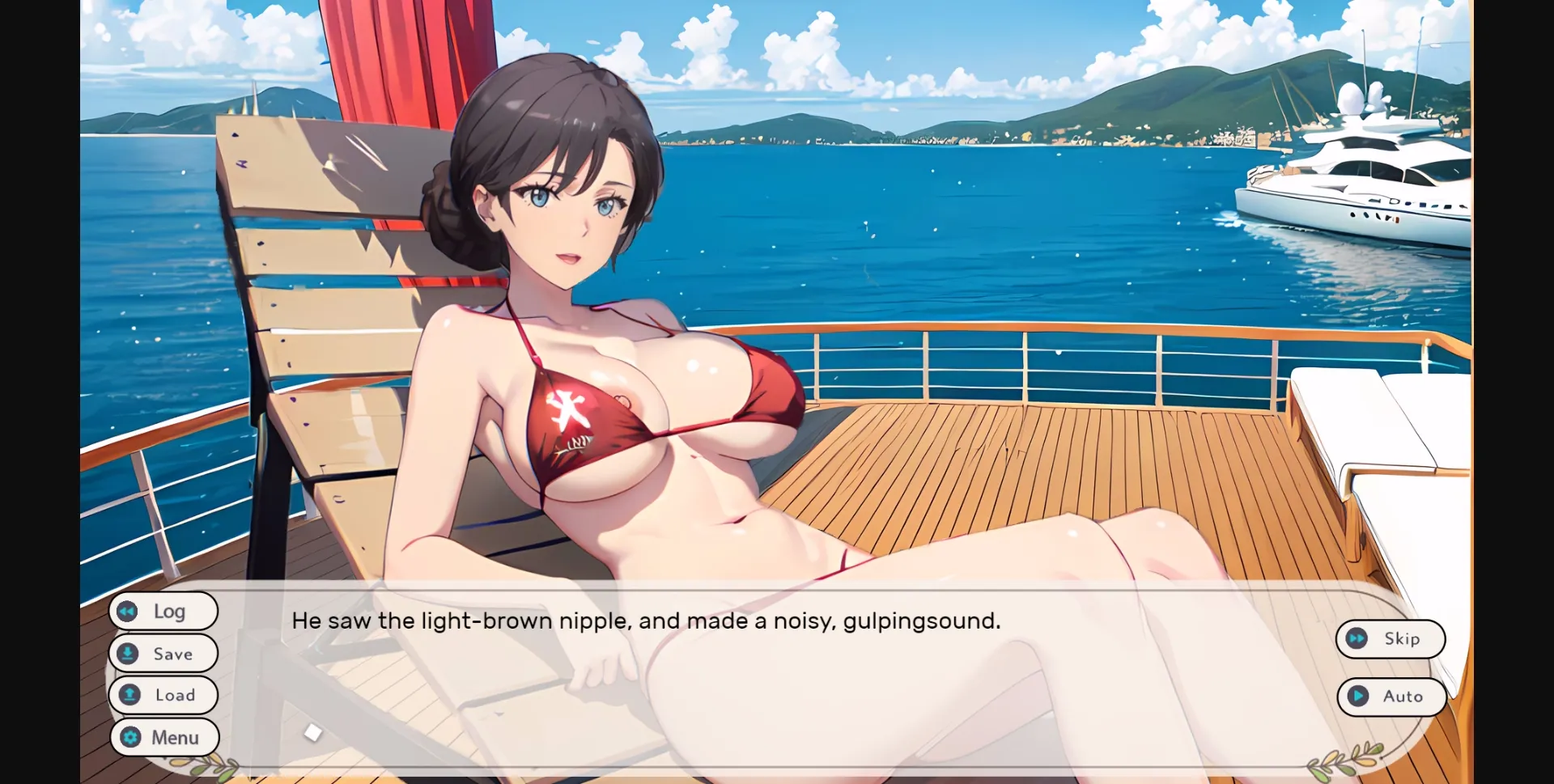Click the white diamond continue indicator
This screenshot has height=784, width=1554.
(313, 733)
